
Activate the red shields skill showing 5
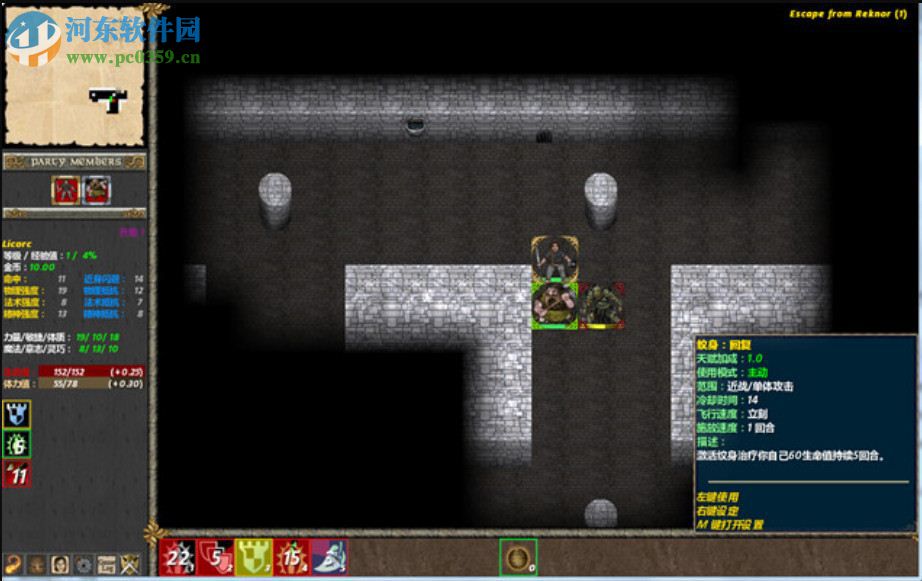pos(216,557)
